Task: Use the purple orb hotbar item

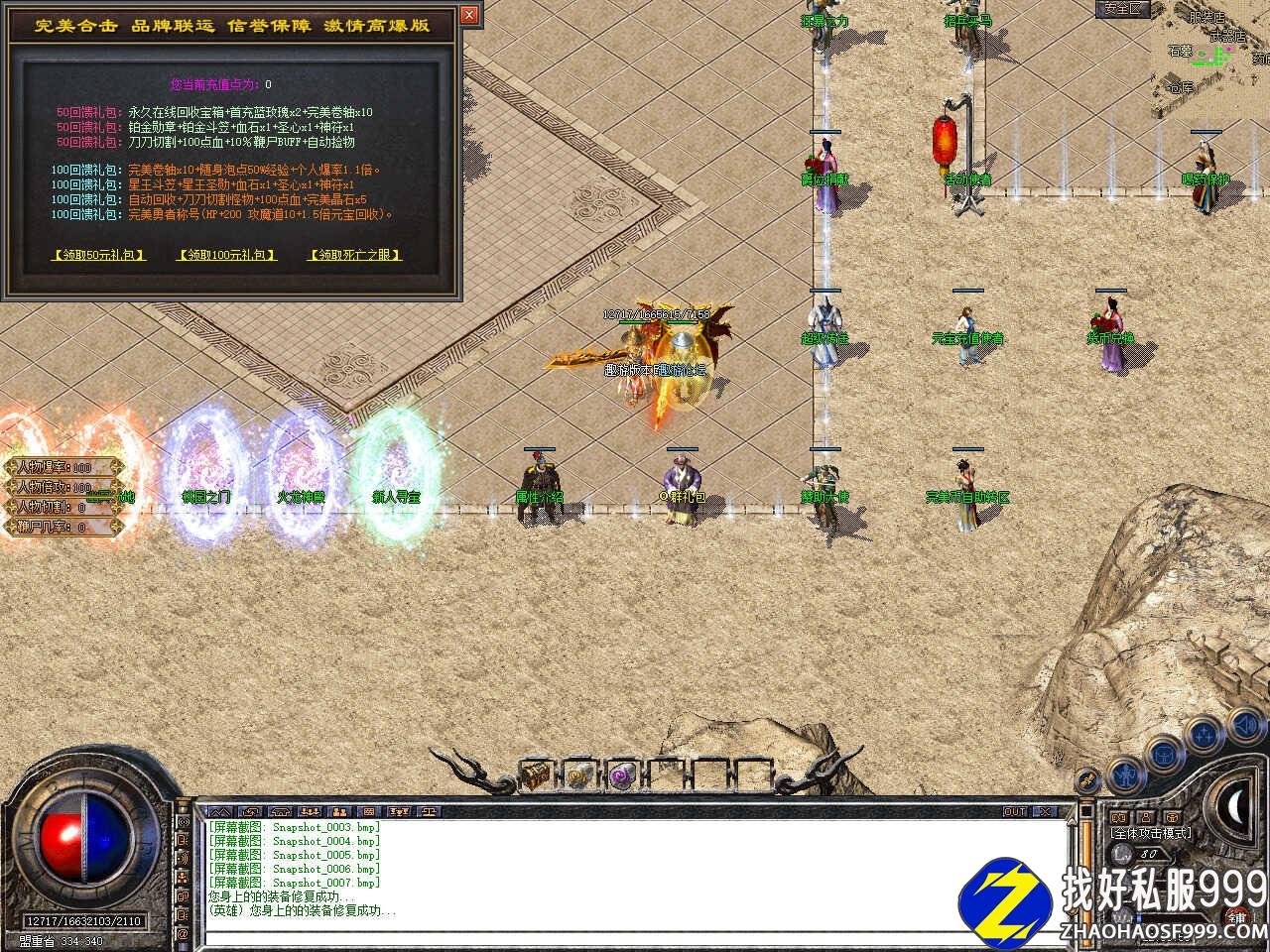Action: [x=623, y=775]
